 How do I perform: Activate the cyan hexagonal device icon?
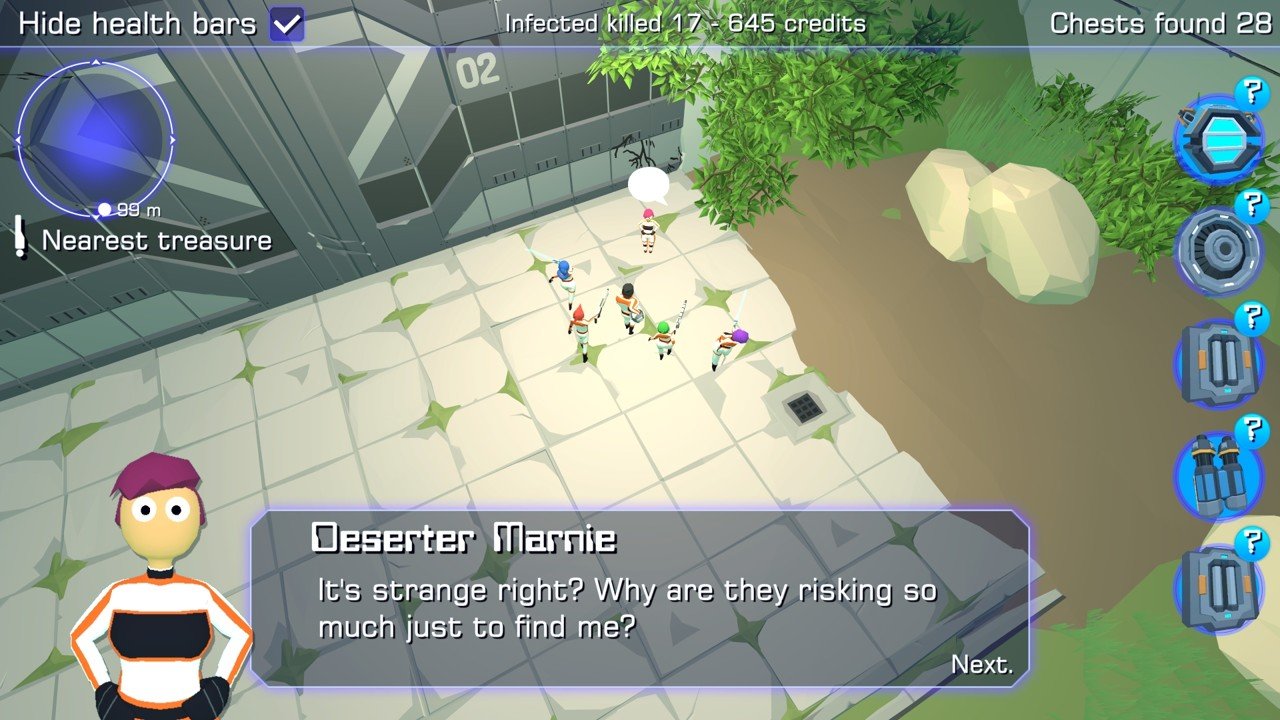[1217, 139]
